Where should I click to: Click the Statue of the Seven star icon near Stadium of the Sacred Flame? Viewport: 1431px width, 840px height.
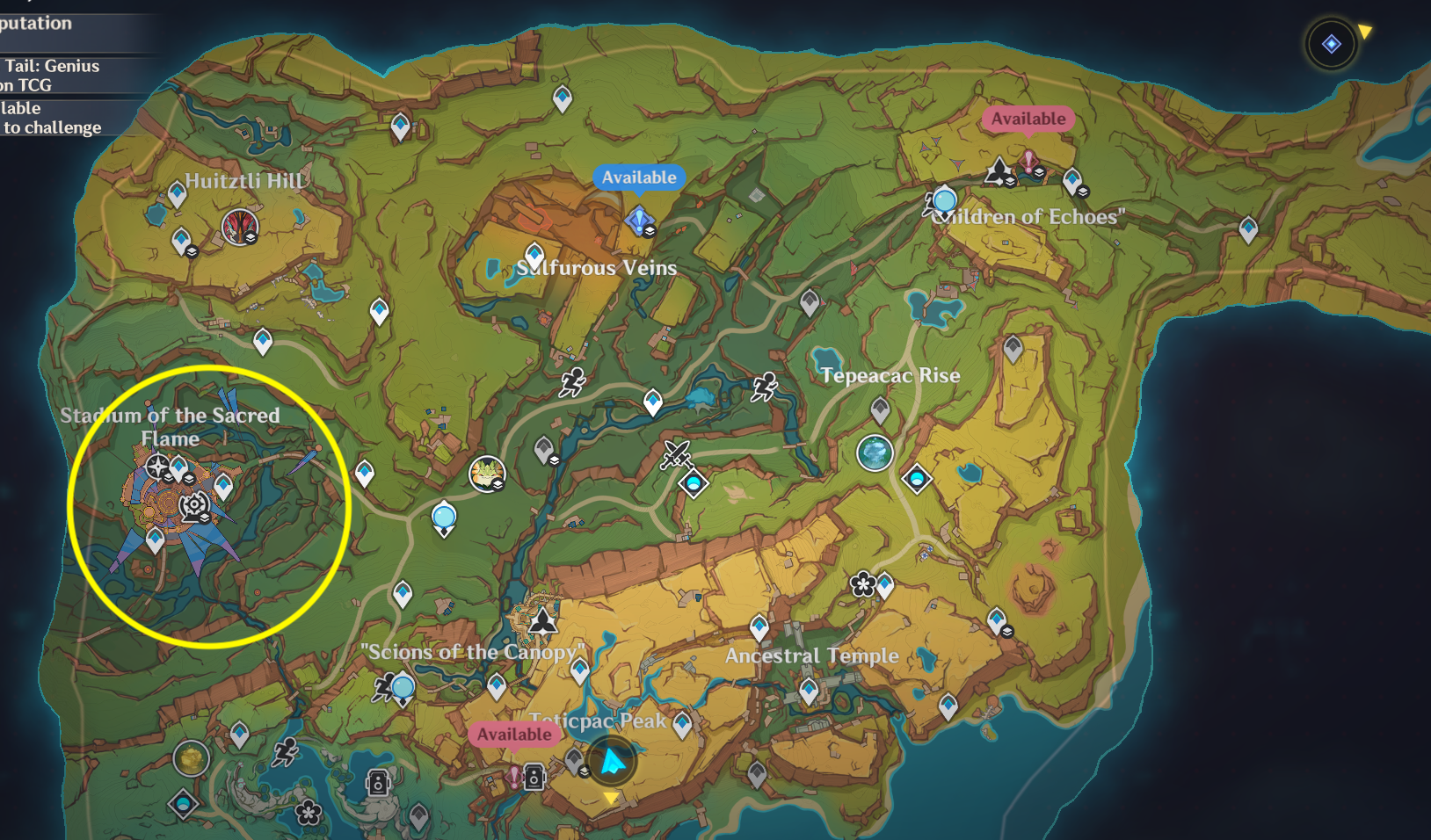click(x=158, y=467)
